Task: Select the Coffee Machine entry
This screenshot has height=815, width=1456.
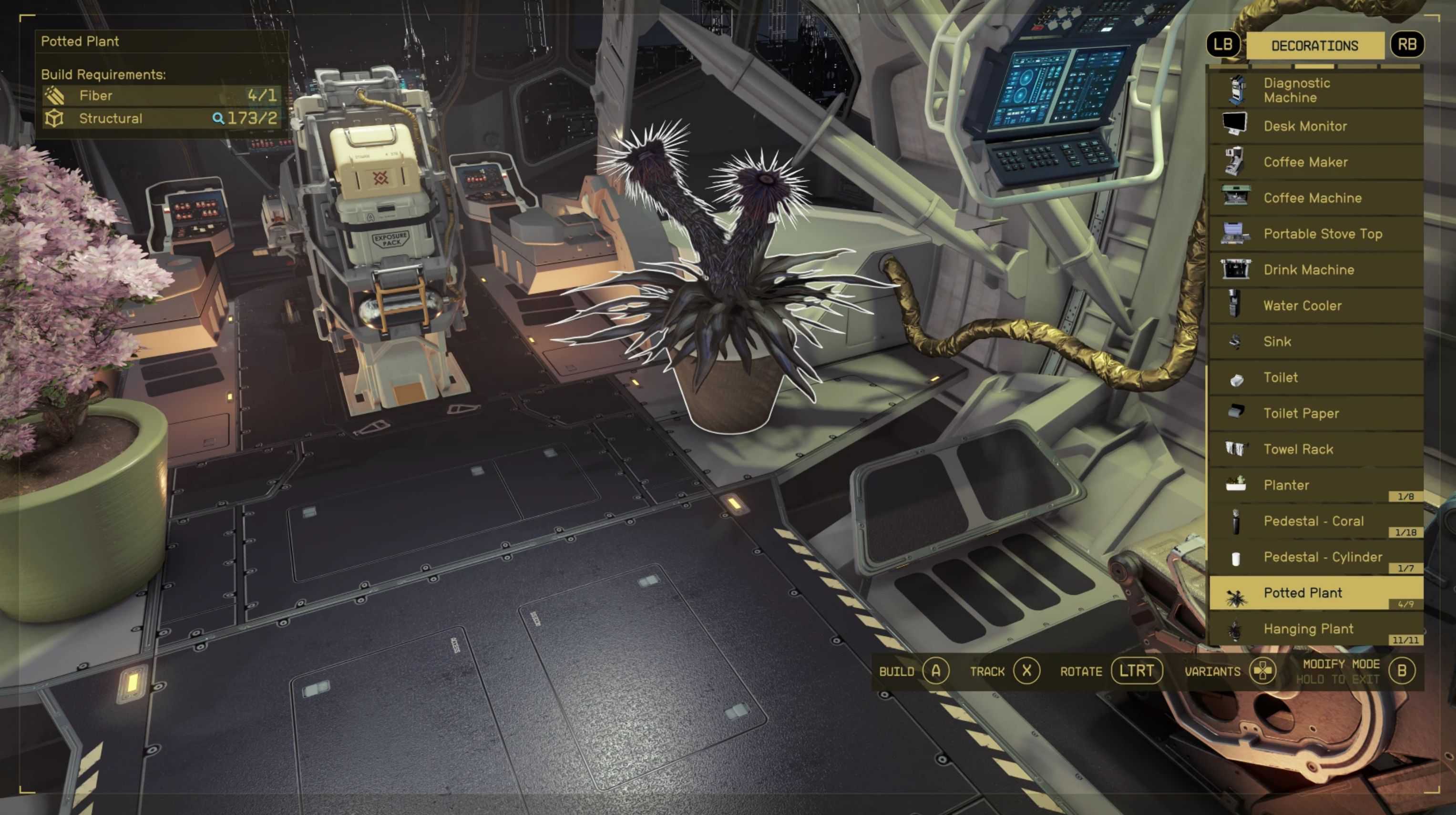Action: pos(1315,198)
